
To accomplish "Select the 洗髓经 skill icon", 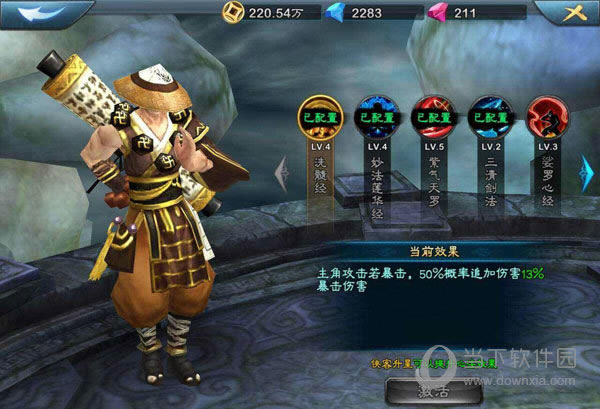I will tap(321, 117).
